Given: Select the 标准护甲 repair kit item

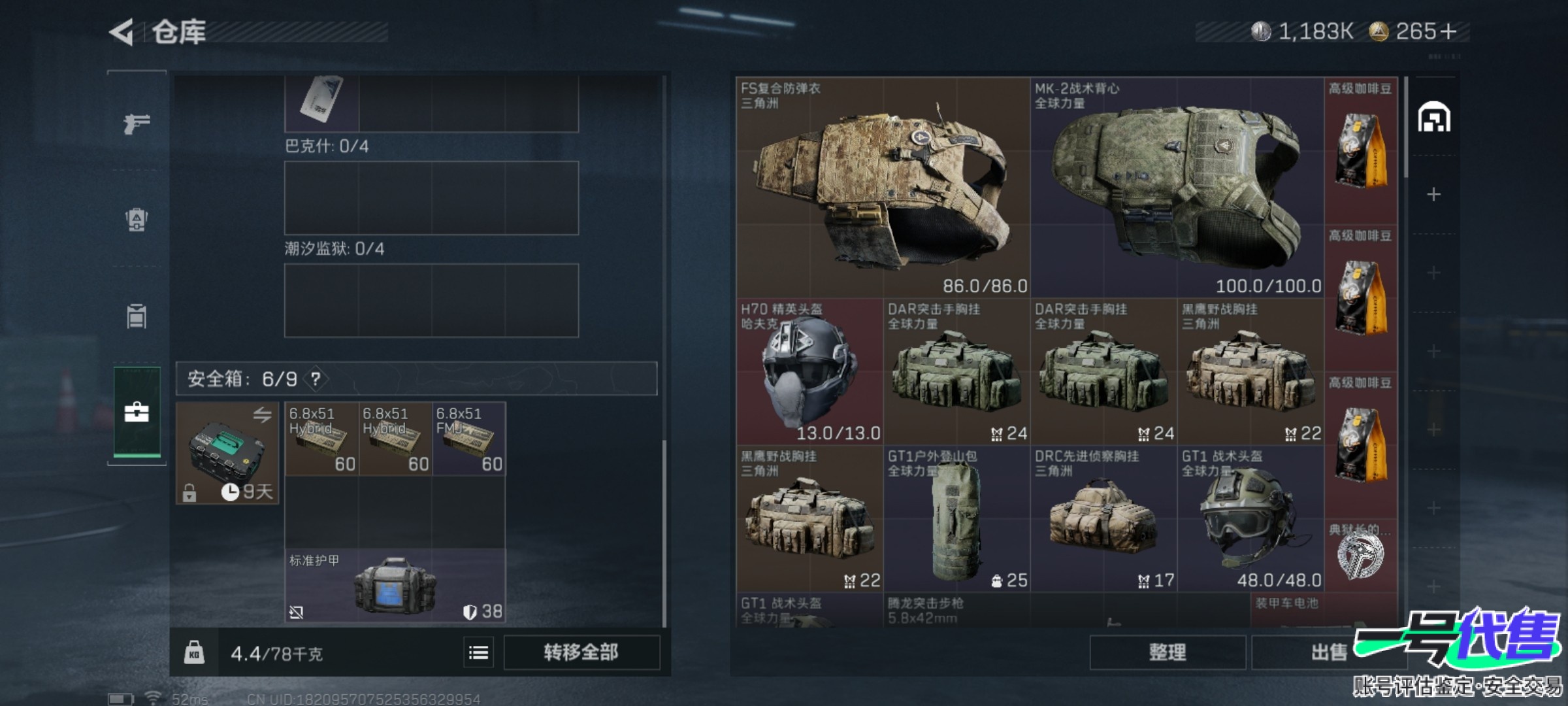Looking at the screenshot, I should (395, 585).
